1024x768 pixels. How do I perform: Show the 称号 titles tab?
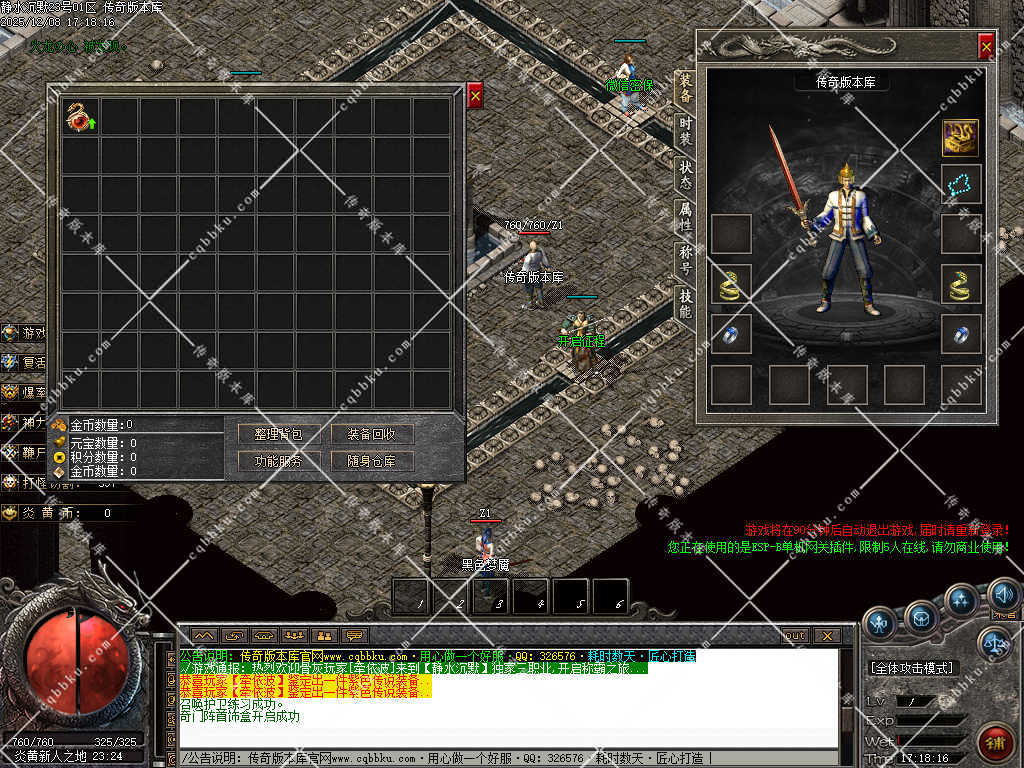[x=685, y=258]
